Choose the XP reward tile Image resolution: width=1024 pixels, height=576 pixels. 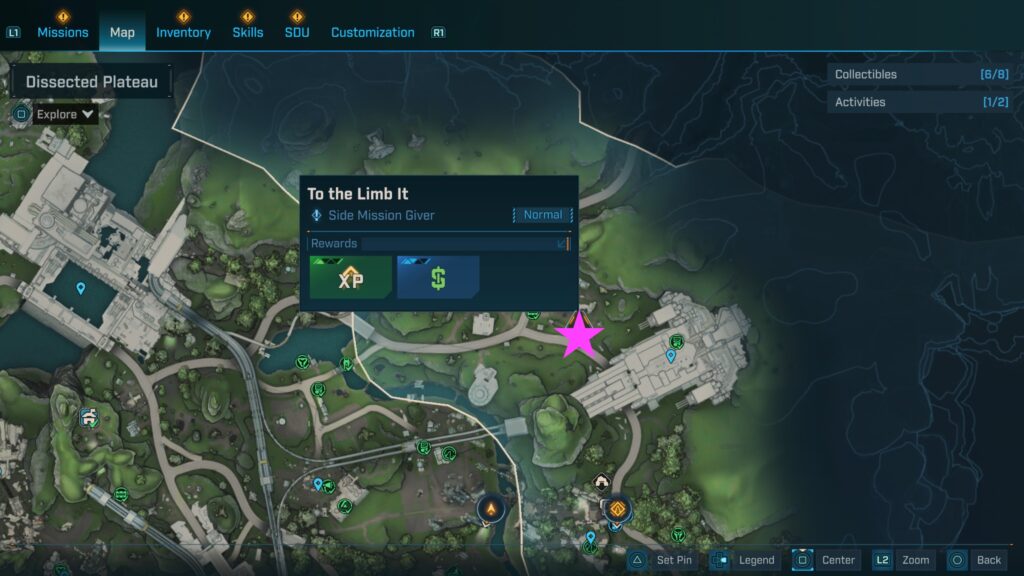350,278
